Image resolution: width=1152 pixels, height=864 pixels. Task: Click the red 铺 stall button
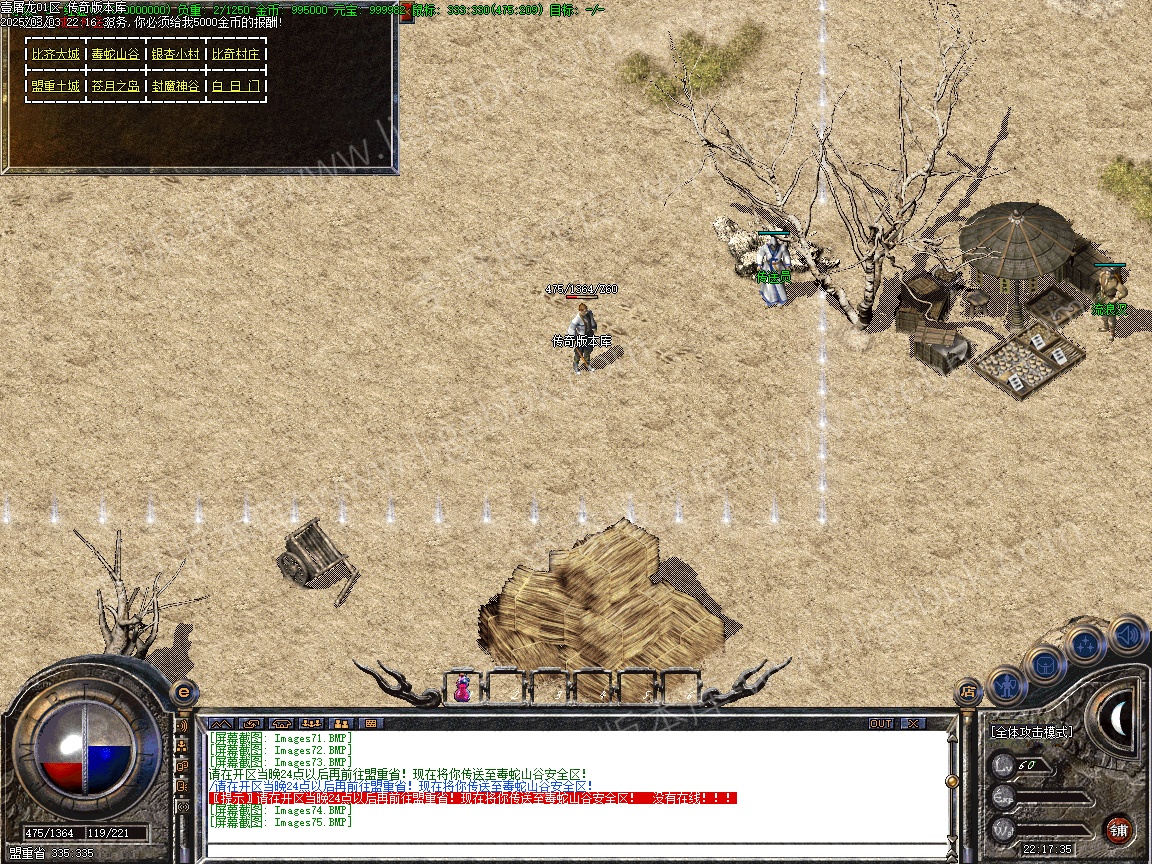click(1118, 829)
